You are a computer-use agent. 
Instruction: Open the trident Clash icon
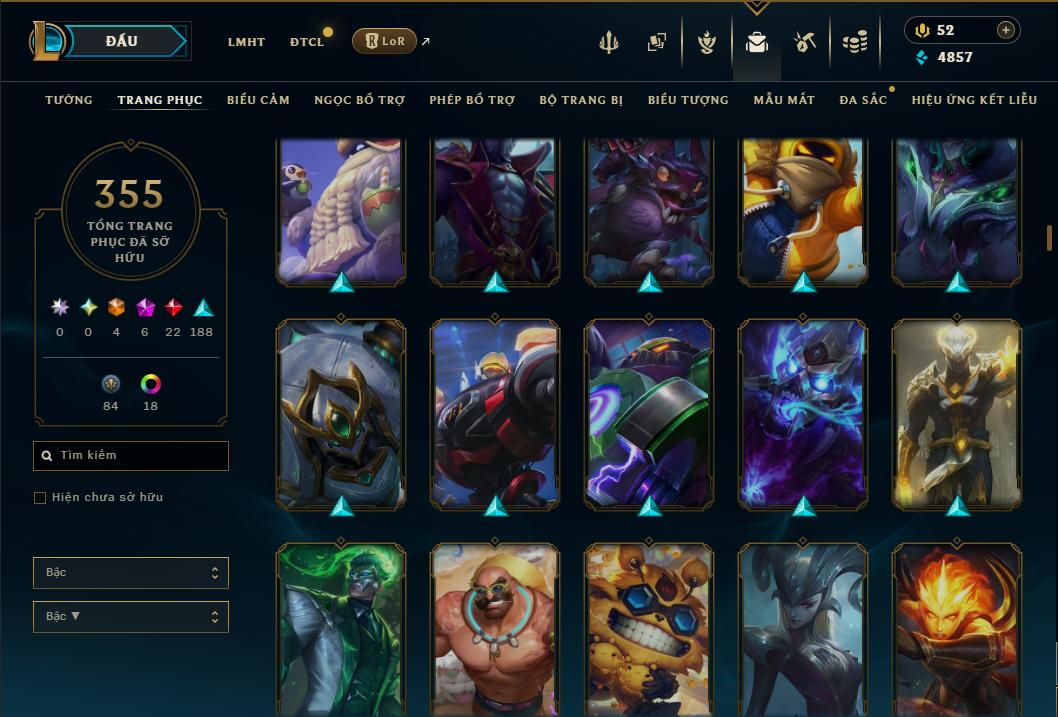pos(609,42)
